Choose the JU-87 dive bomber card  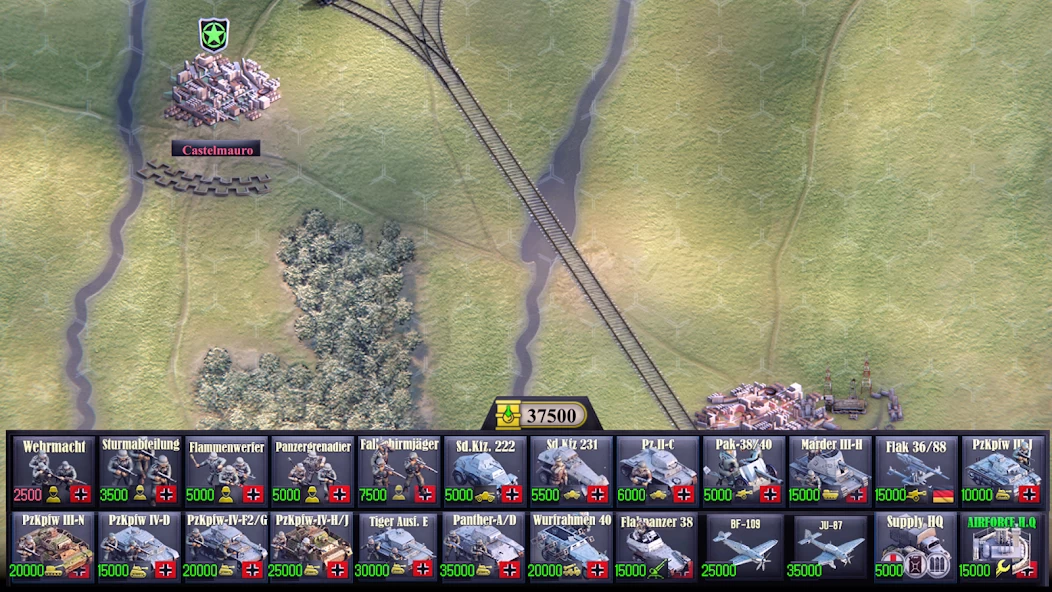pos(830,547)
